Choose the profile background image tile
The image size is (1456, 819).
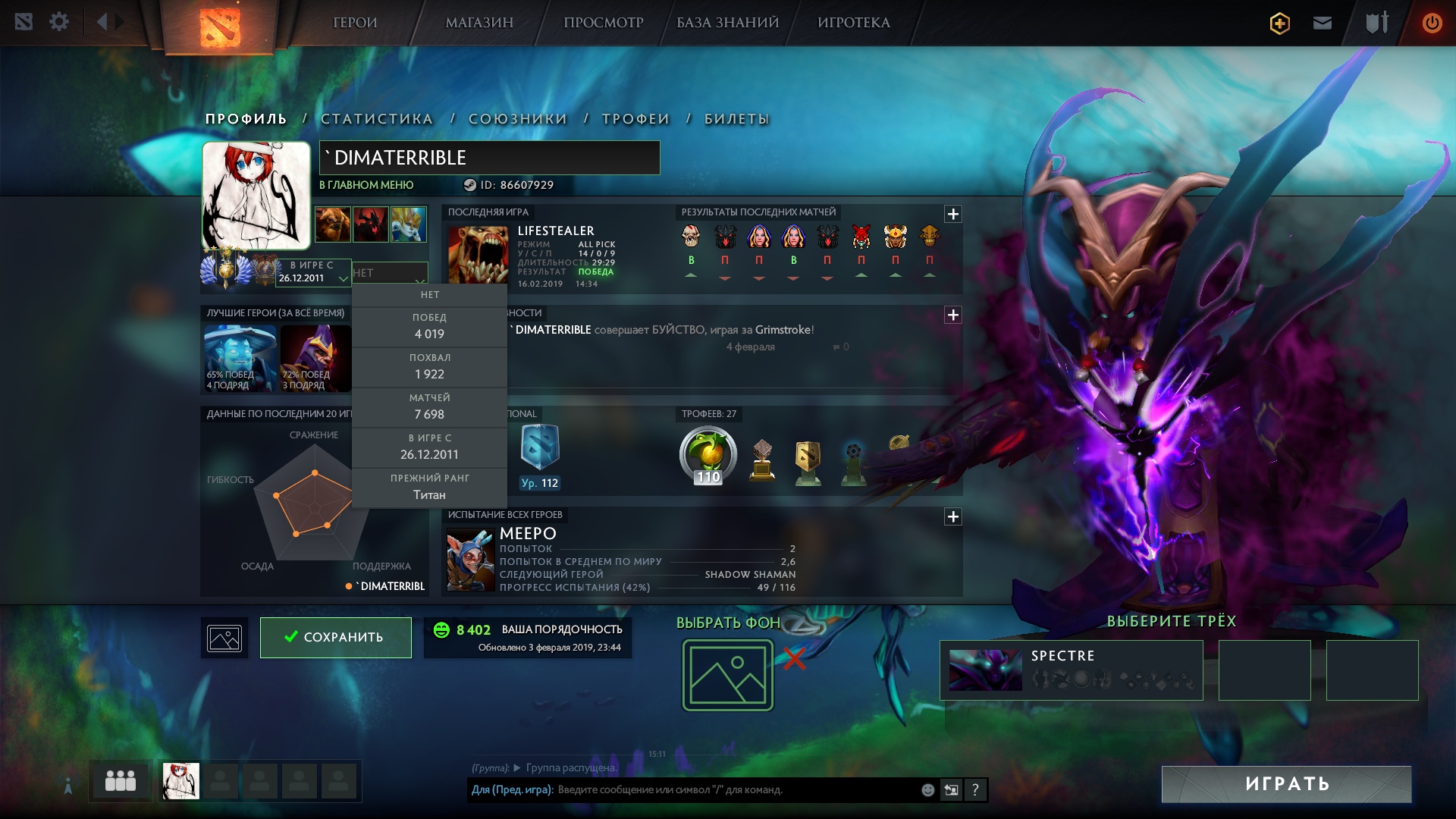727,675
